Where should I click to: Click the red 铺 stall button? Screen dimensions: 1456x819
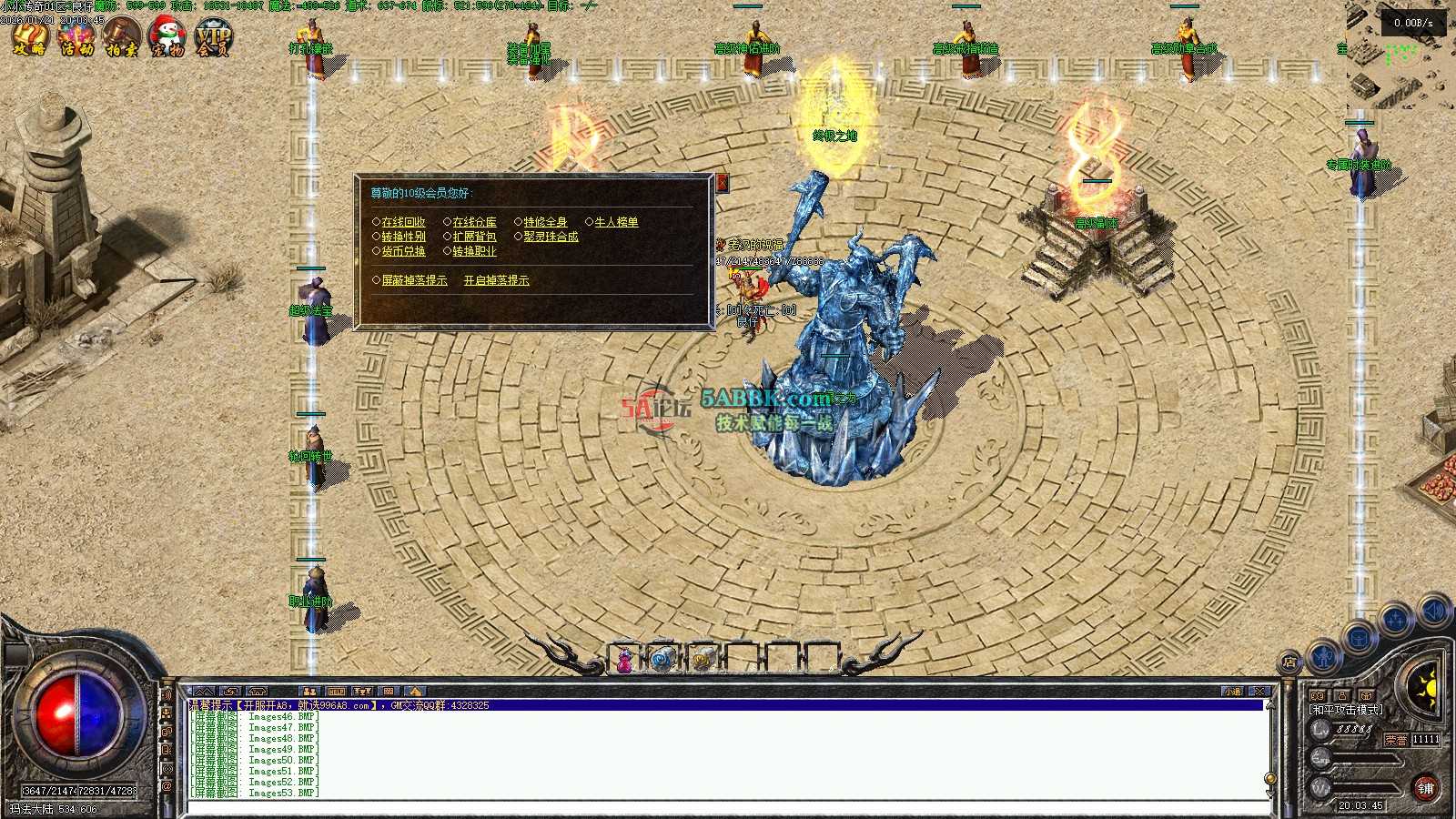tap(1426, 788)
